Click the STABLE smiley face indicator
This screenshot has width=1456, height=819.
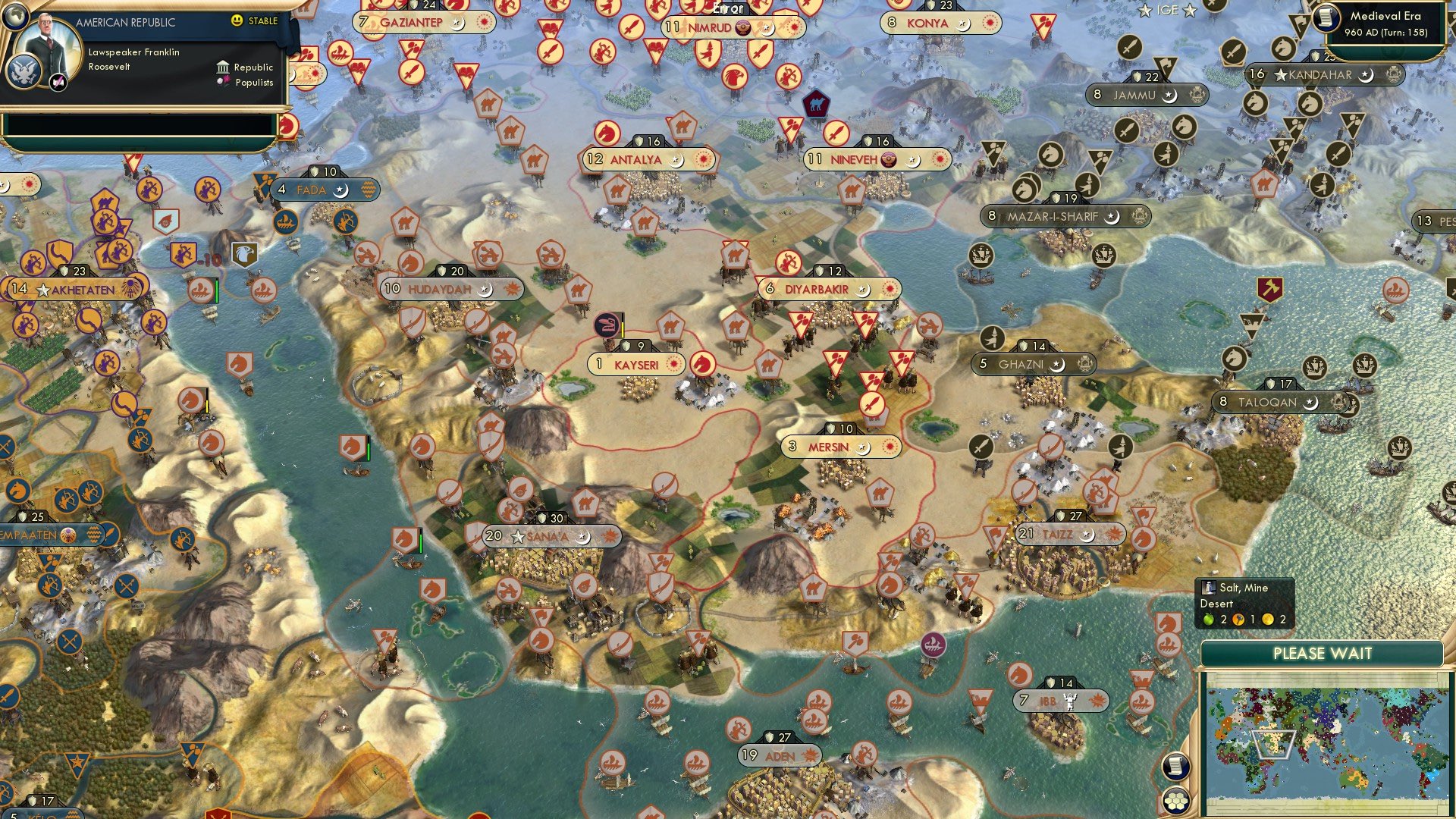(x=237, y=21)
